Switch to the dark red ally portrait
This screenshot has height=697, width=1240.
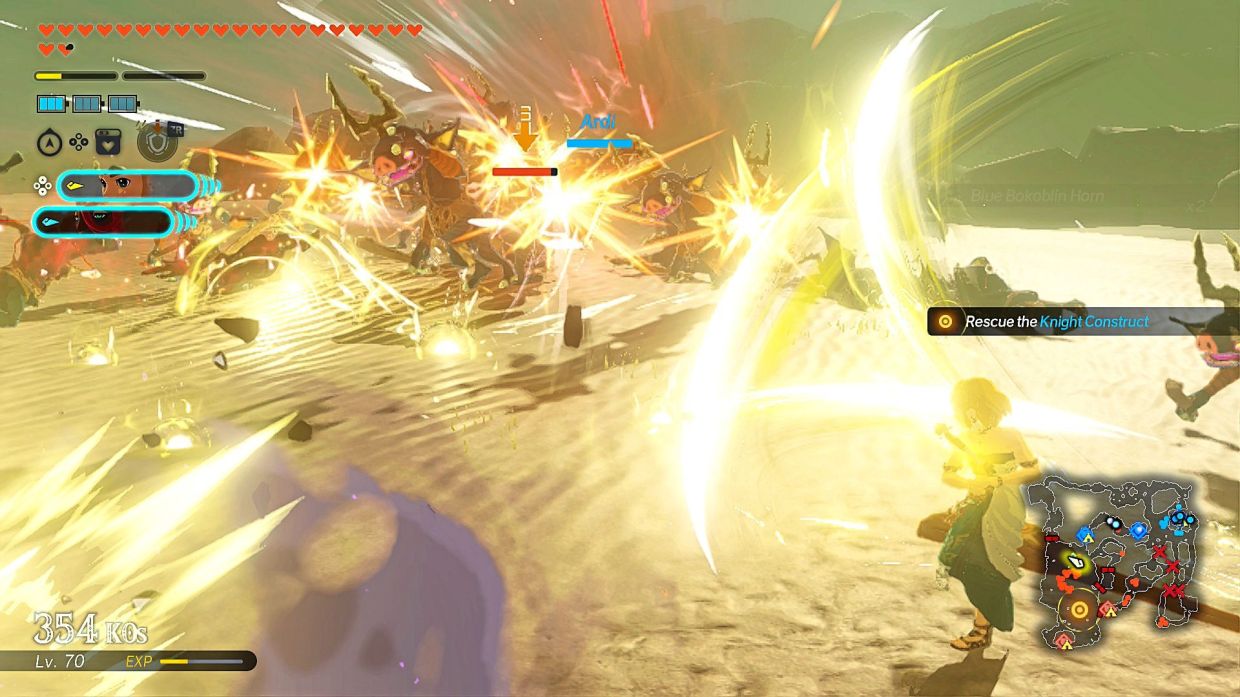[104, 221]
